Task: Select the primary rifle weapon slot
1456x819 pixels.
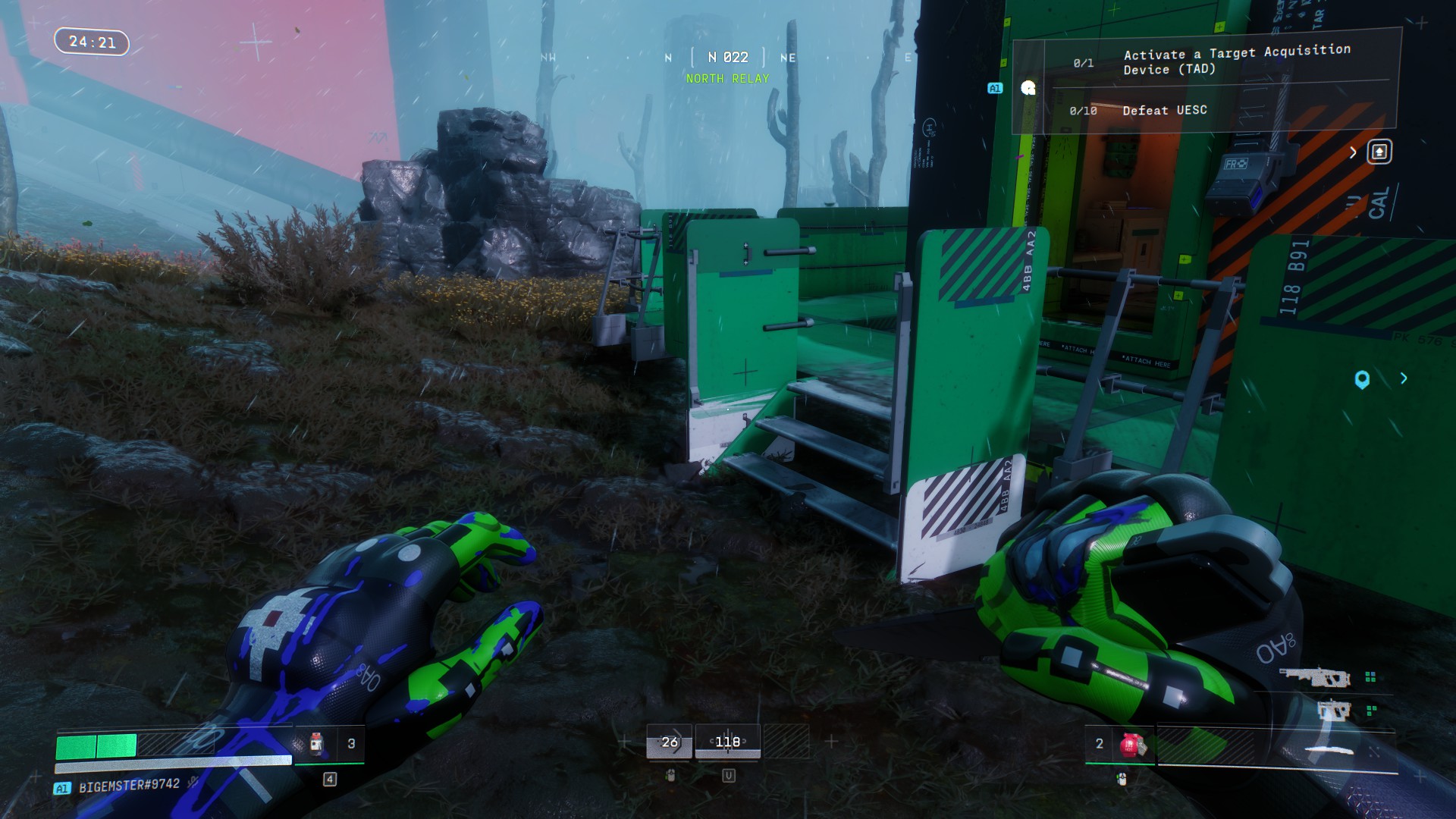Action: (x=1314, y=677)
